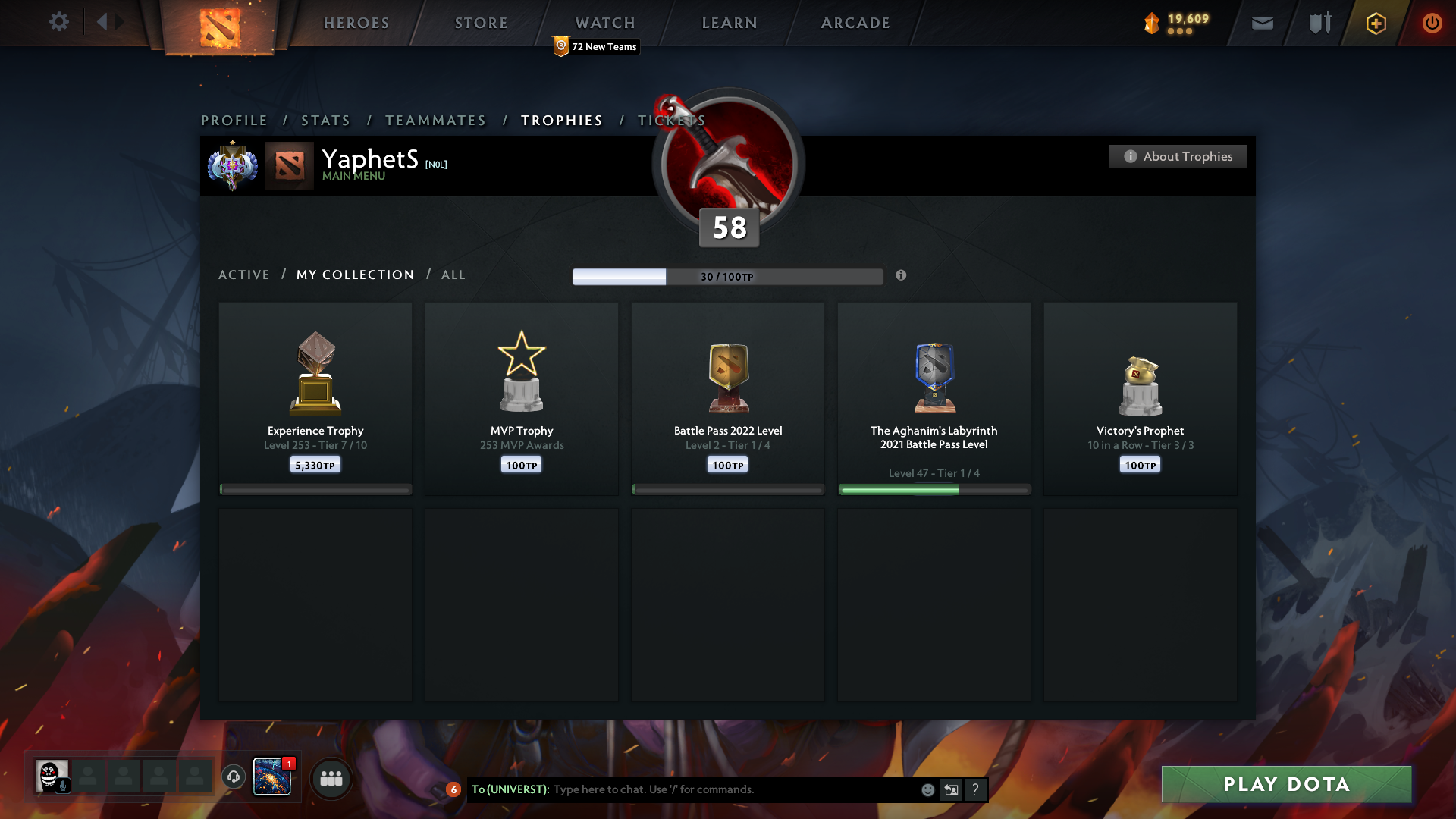Image resolution: width=1456 pixels, height=819 pixels.
Task: Select the headset voice chat icon
Action: coord(233,777)
